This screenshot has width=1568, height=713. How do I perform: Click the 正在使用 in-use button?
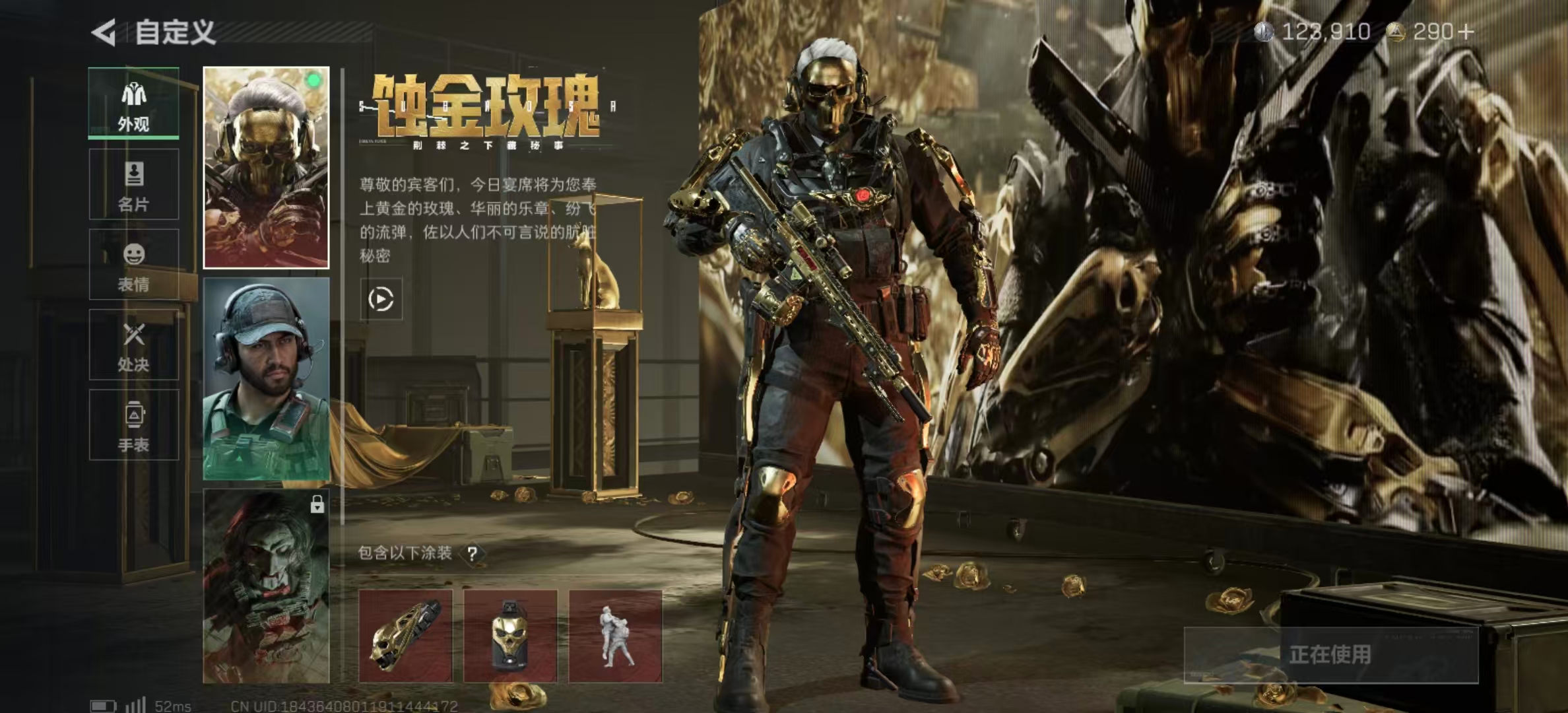pos(1330,654)
